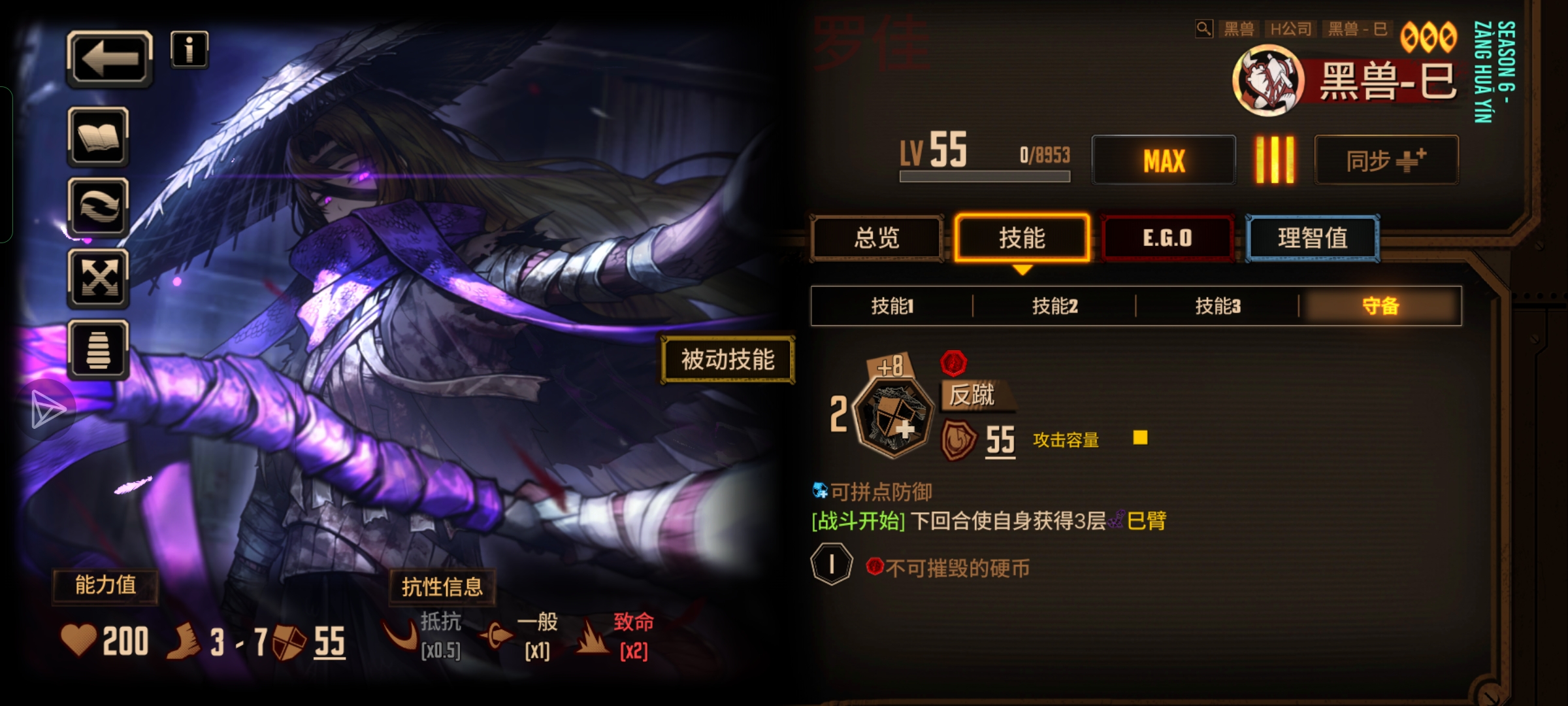Open the 黑兽-巳 identity selector
This screenshot has height=706, width=1568.
coord(1356,29)
